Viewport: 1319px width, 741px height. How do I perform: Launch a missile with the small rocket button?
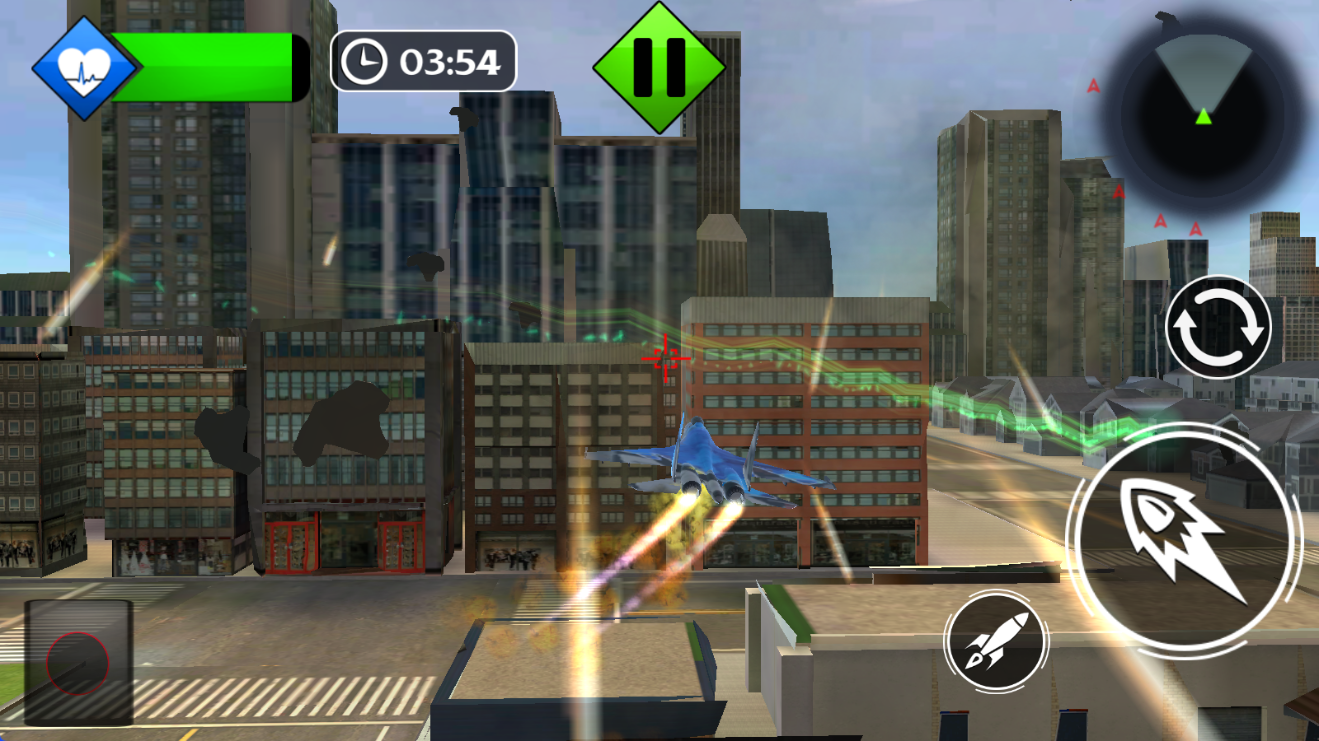coord(996,641)
